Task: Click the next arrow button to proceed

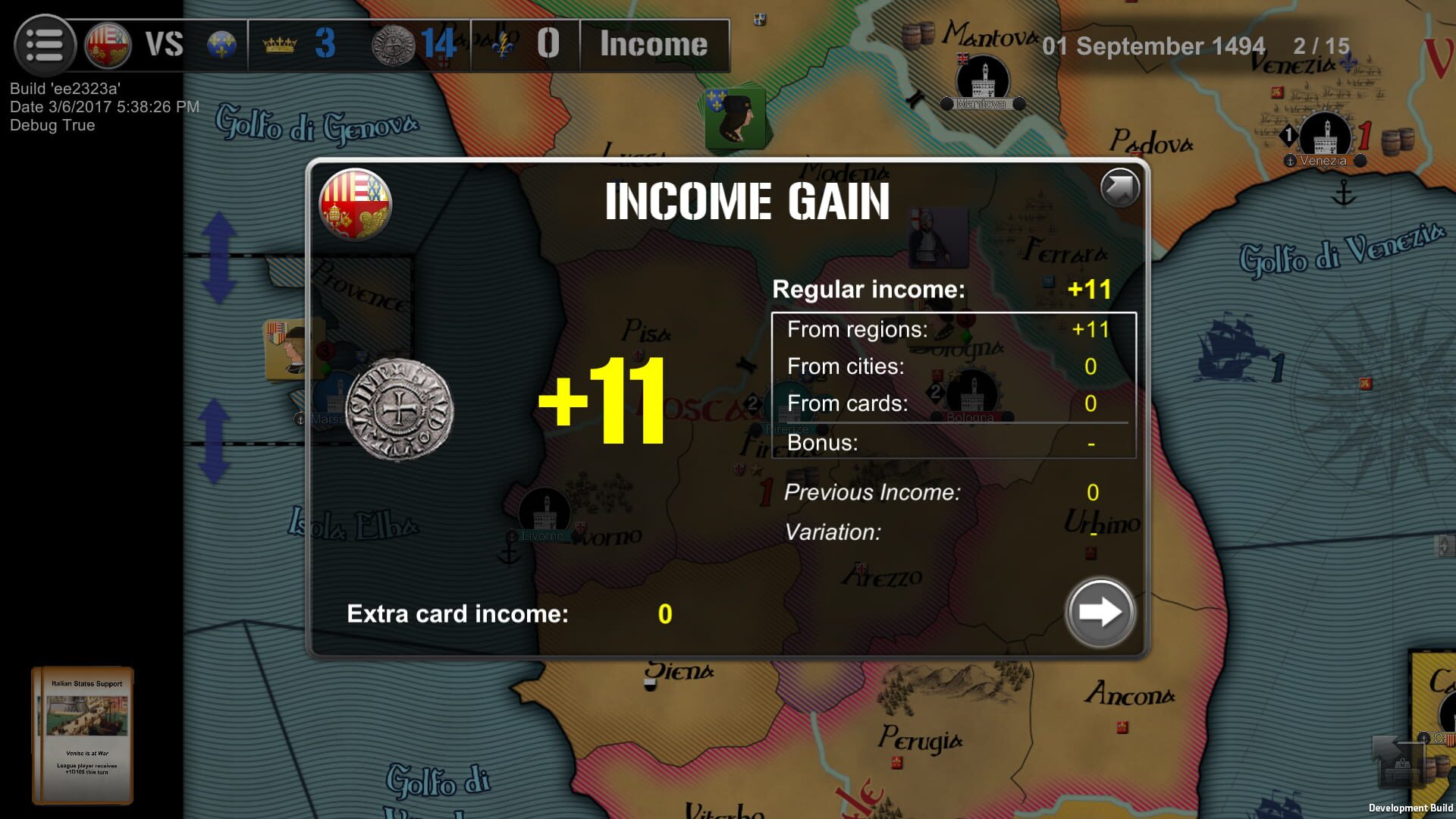Action: click(x=1100, y=613)
